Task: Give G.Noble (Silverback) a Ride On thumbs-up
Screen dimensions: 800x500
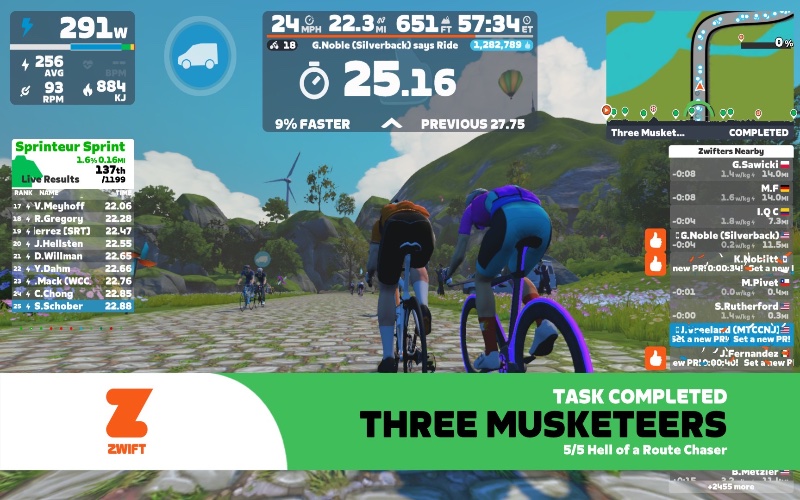Action: 656,240
